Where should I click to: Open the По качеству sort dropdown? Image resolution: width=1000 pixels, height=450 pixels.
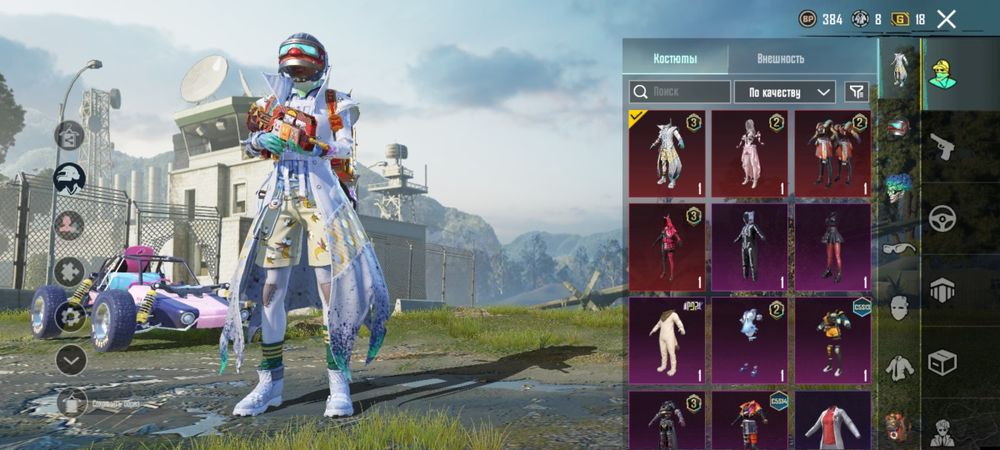[x=785, y=92]
